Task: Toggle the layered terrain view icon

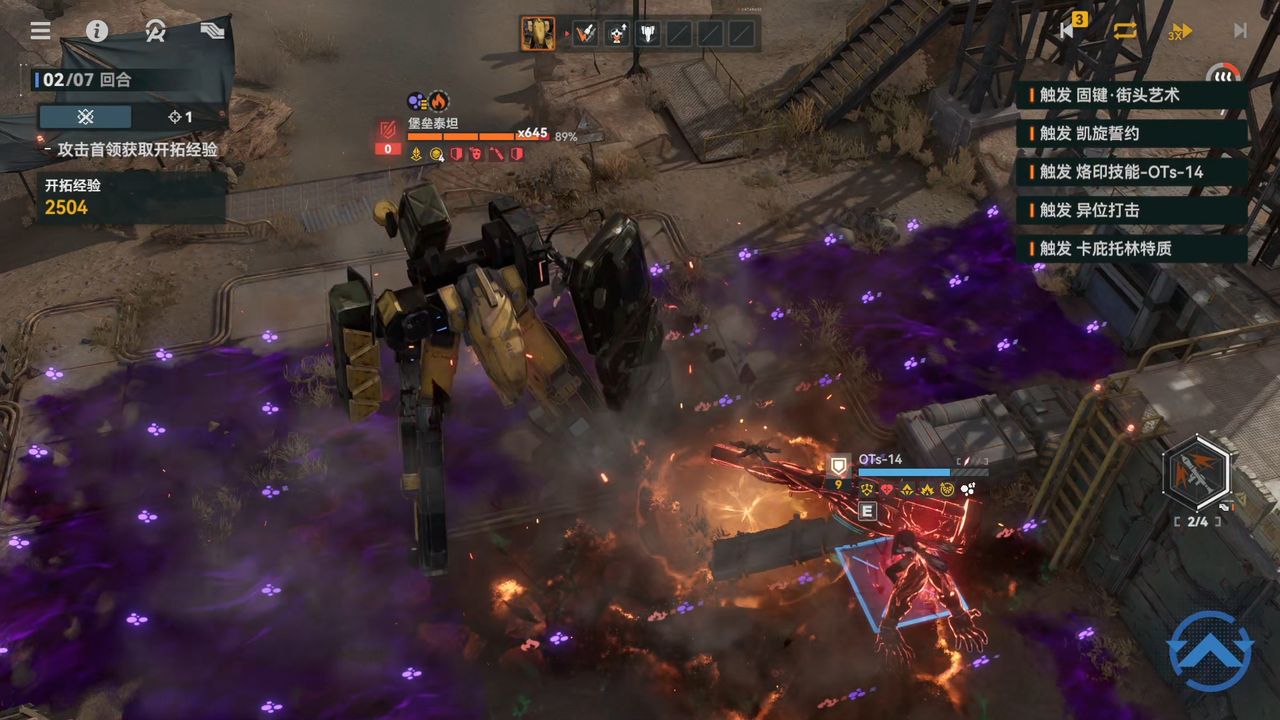Action: tap(212, 31)
